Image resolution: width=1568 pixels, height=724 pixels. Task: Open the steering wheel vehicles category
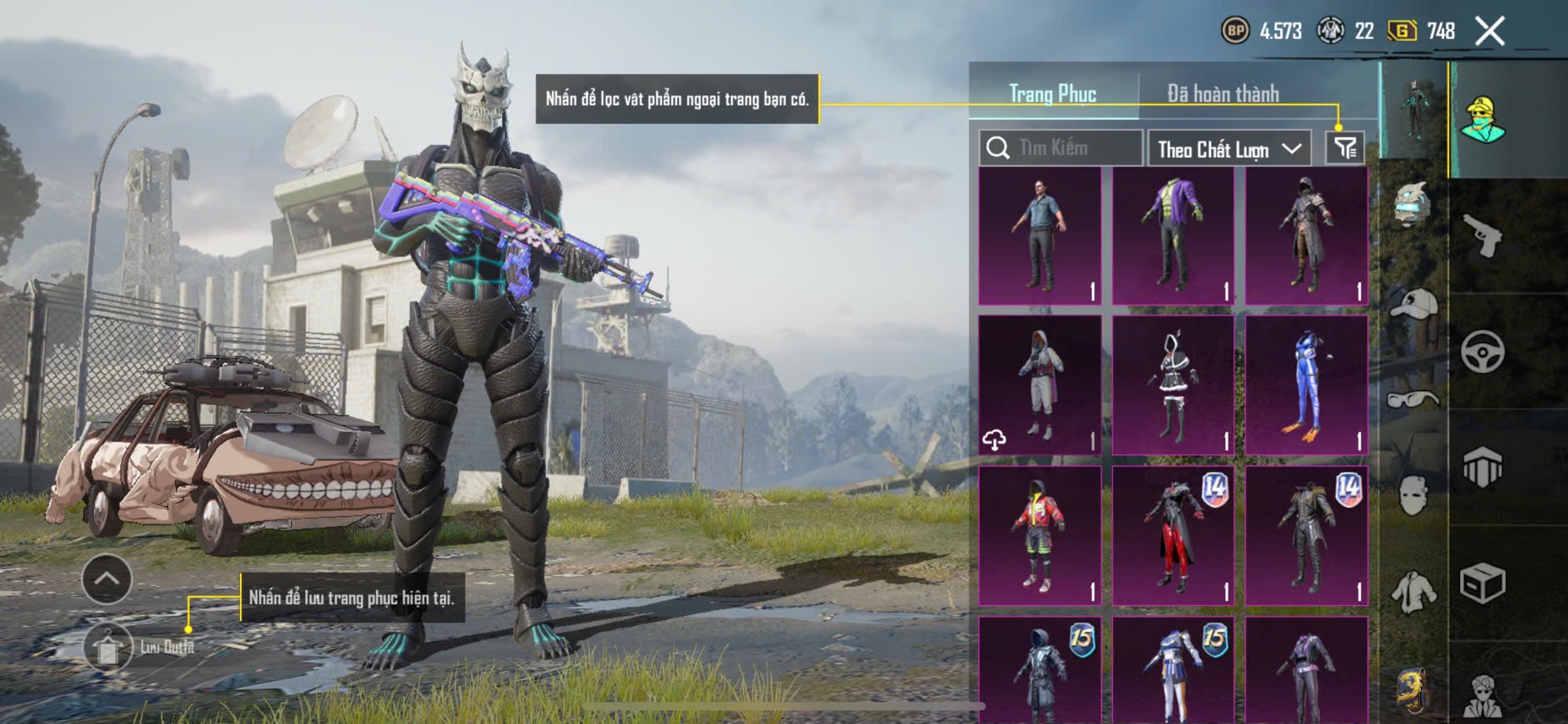pyautogui.click(x=1482, y=352)
